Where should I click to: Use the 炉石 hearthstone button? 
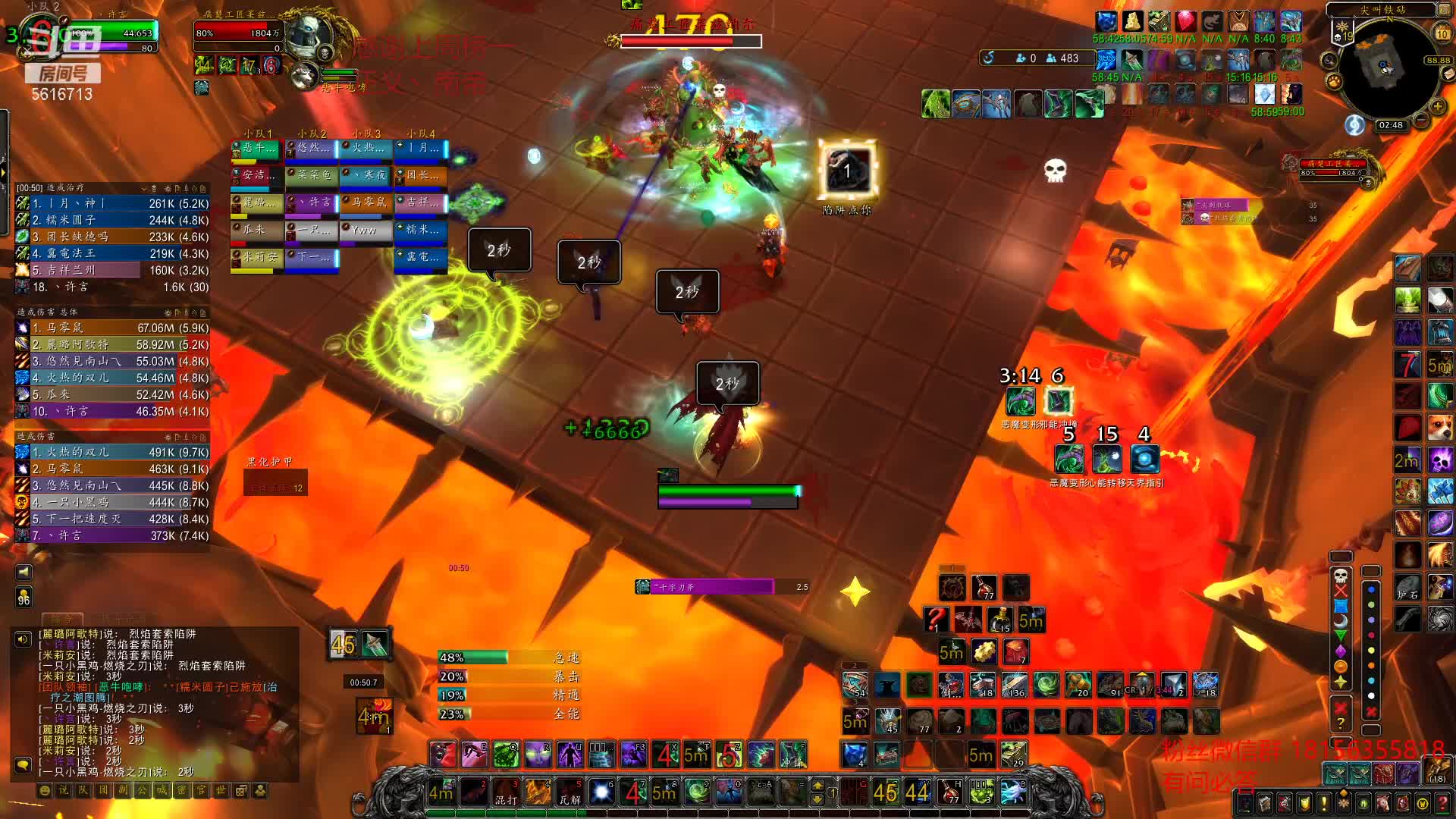coord(1407,588)
